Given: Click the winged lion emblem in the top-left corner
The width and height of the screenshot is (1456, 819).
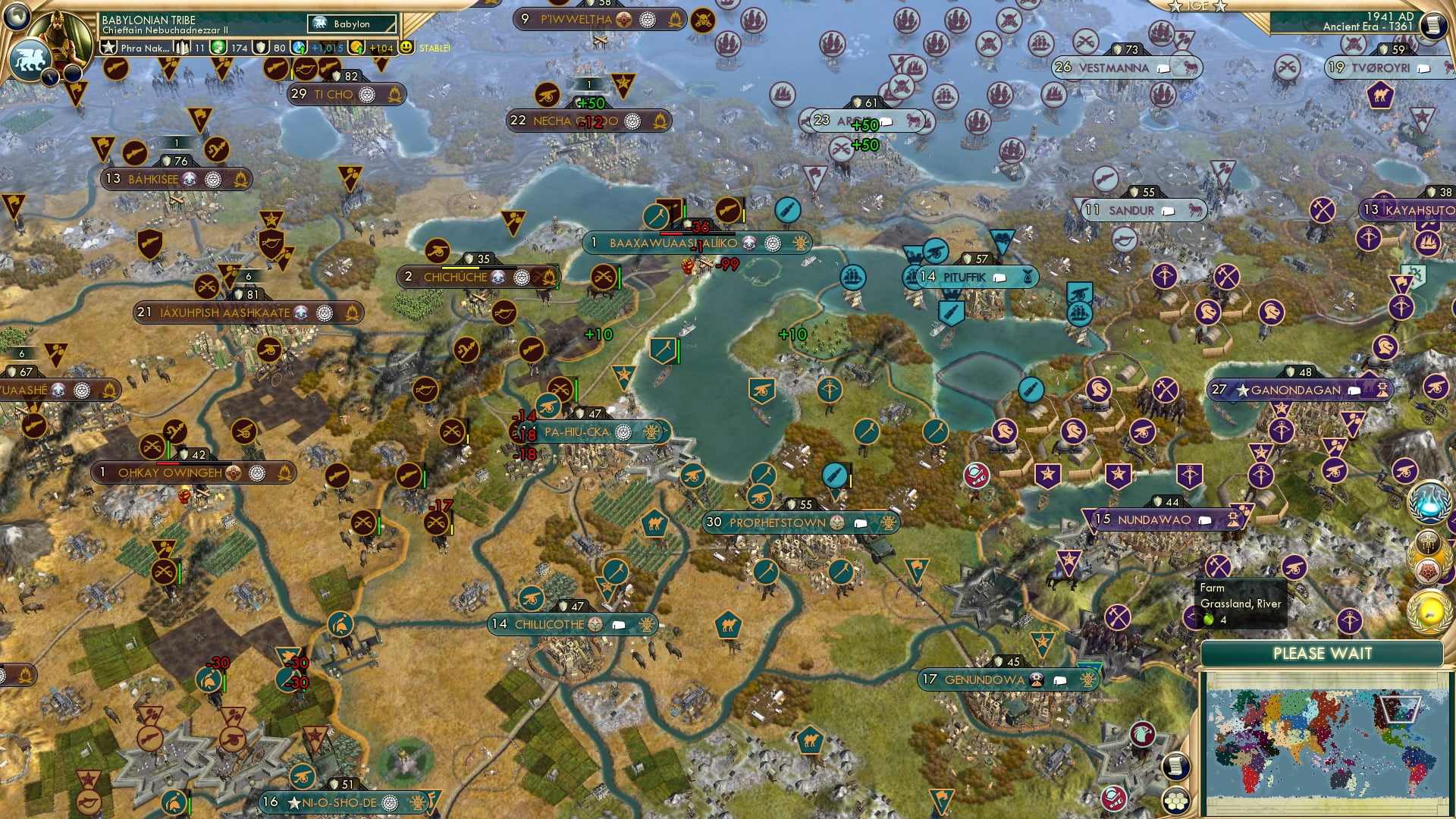Looking at the screenshot, I should click(31, 58).
